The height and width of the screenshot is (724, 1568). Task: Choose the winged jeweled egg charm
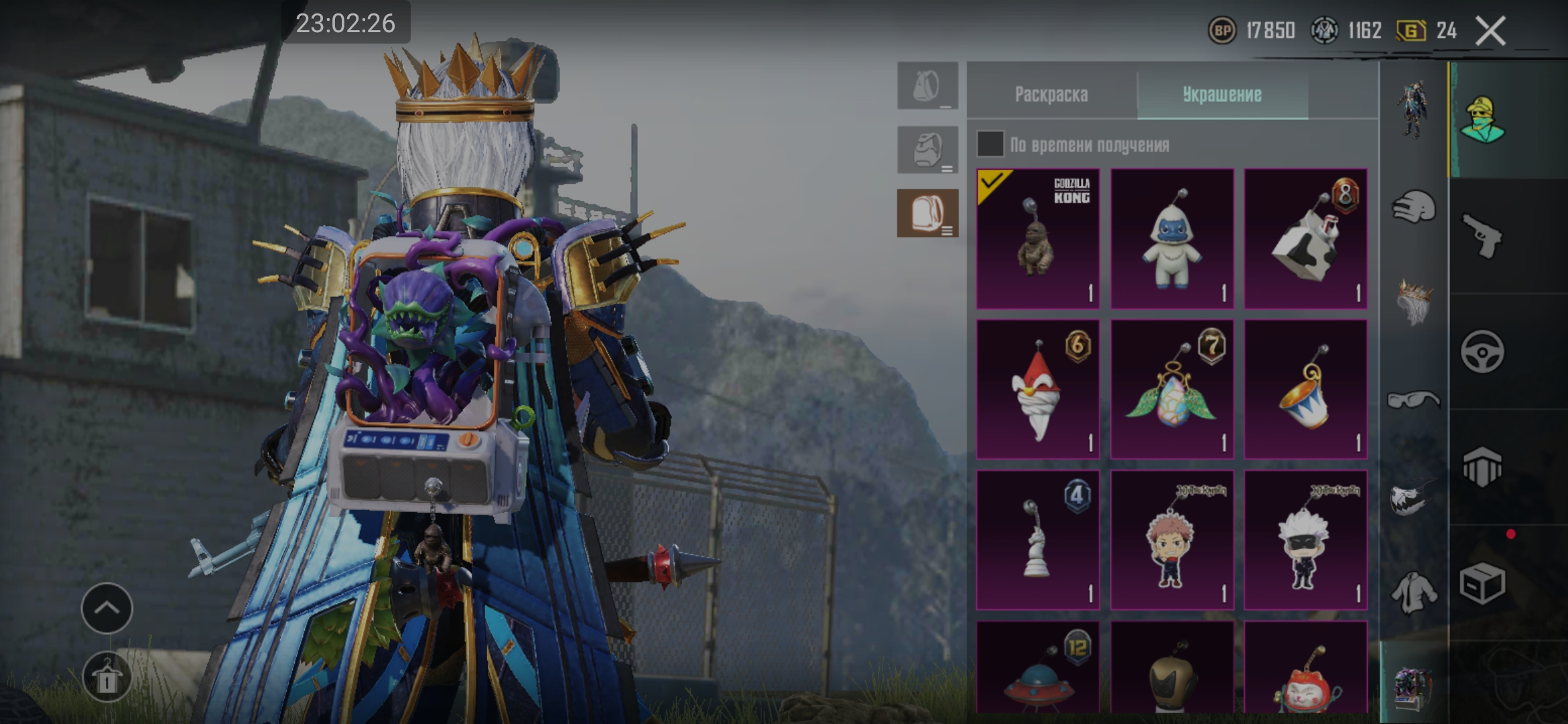click(x=1172, y=389)
